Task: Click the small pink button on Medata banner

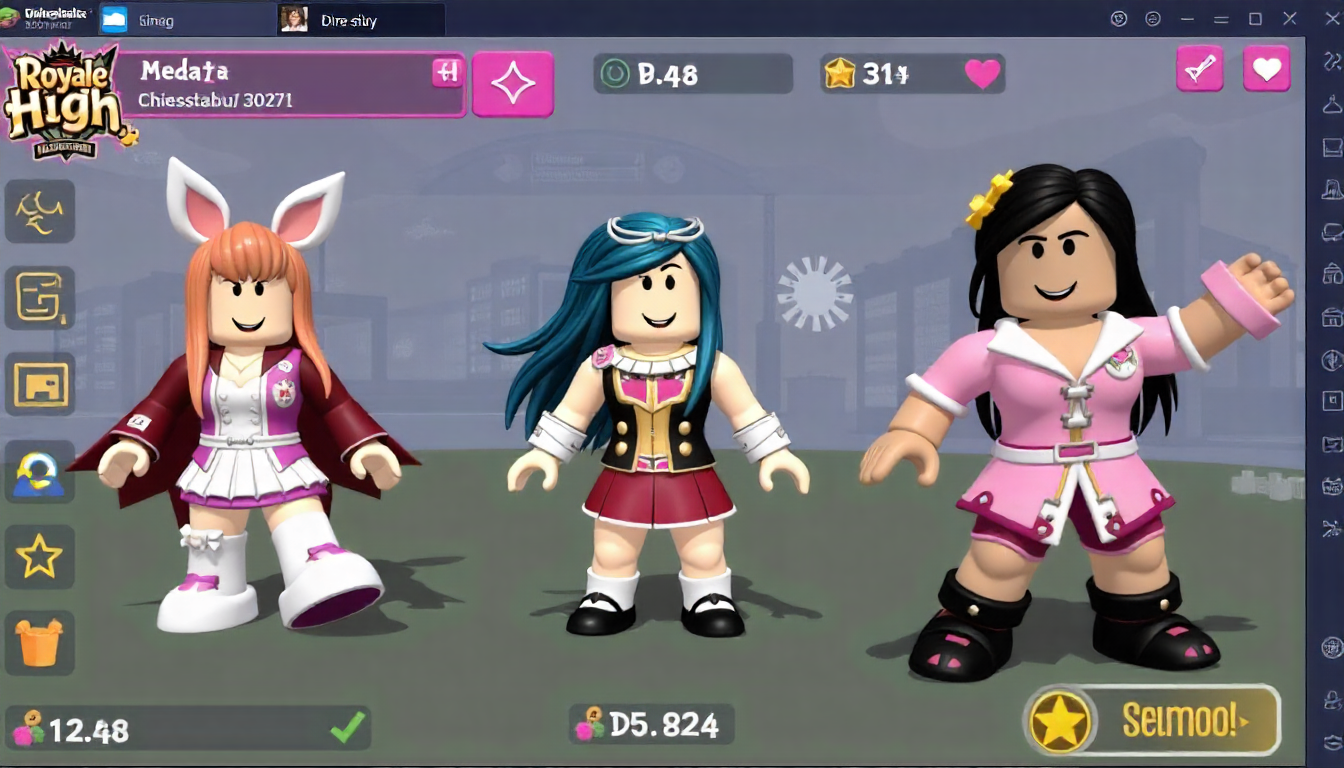Action: 446,72
